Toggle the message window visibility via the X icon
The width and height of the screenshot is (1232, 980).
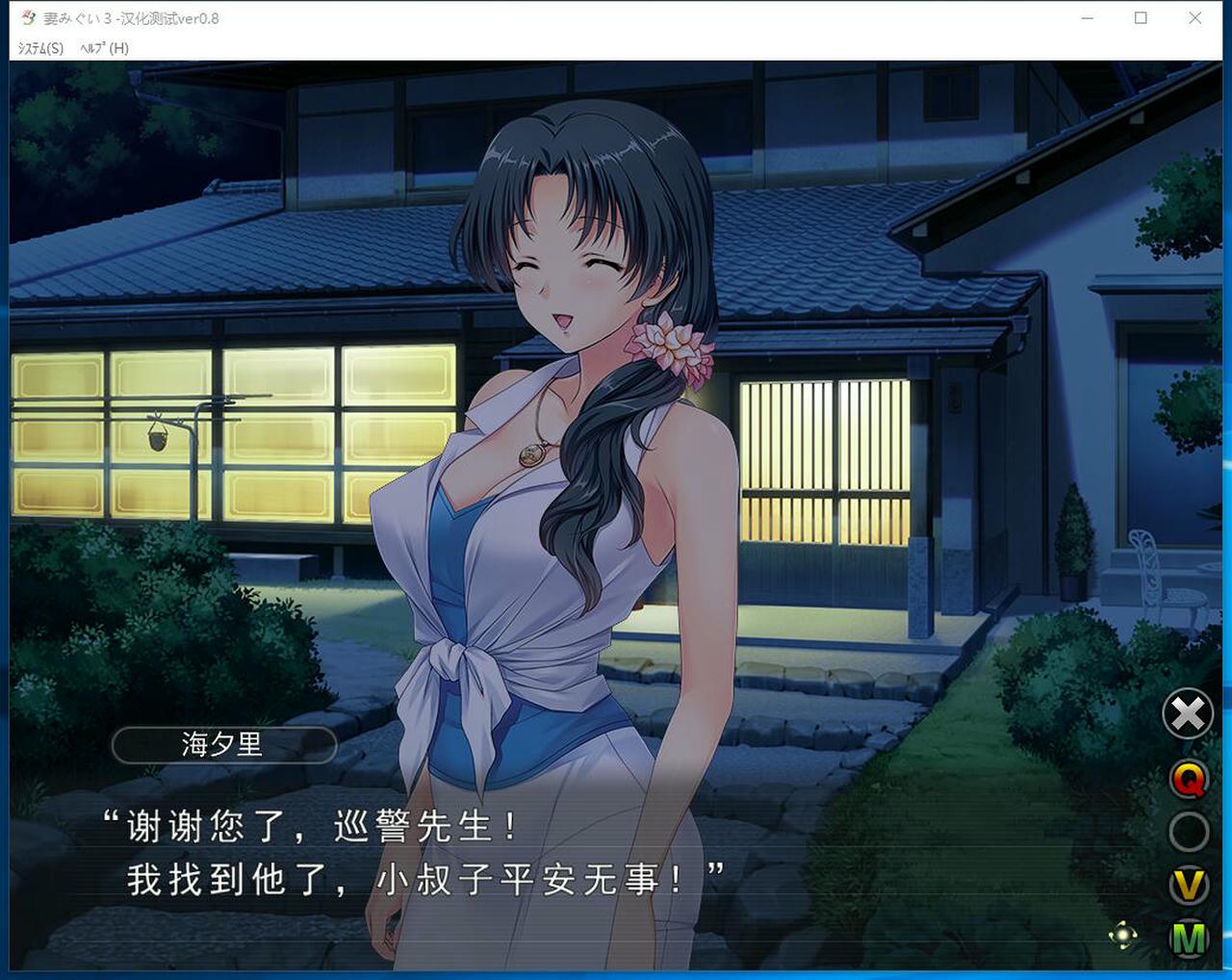[x=1187, y=714]
